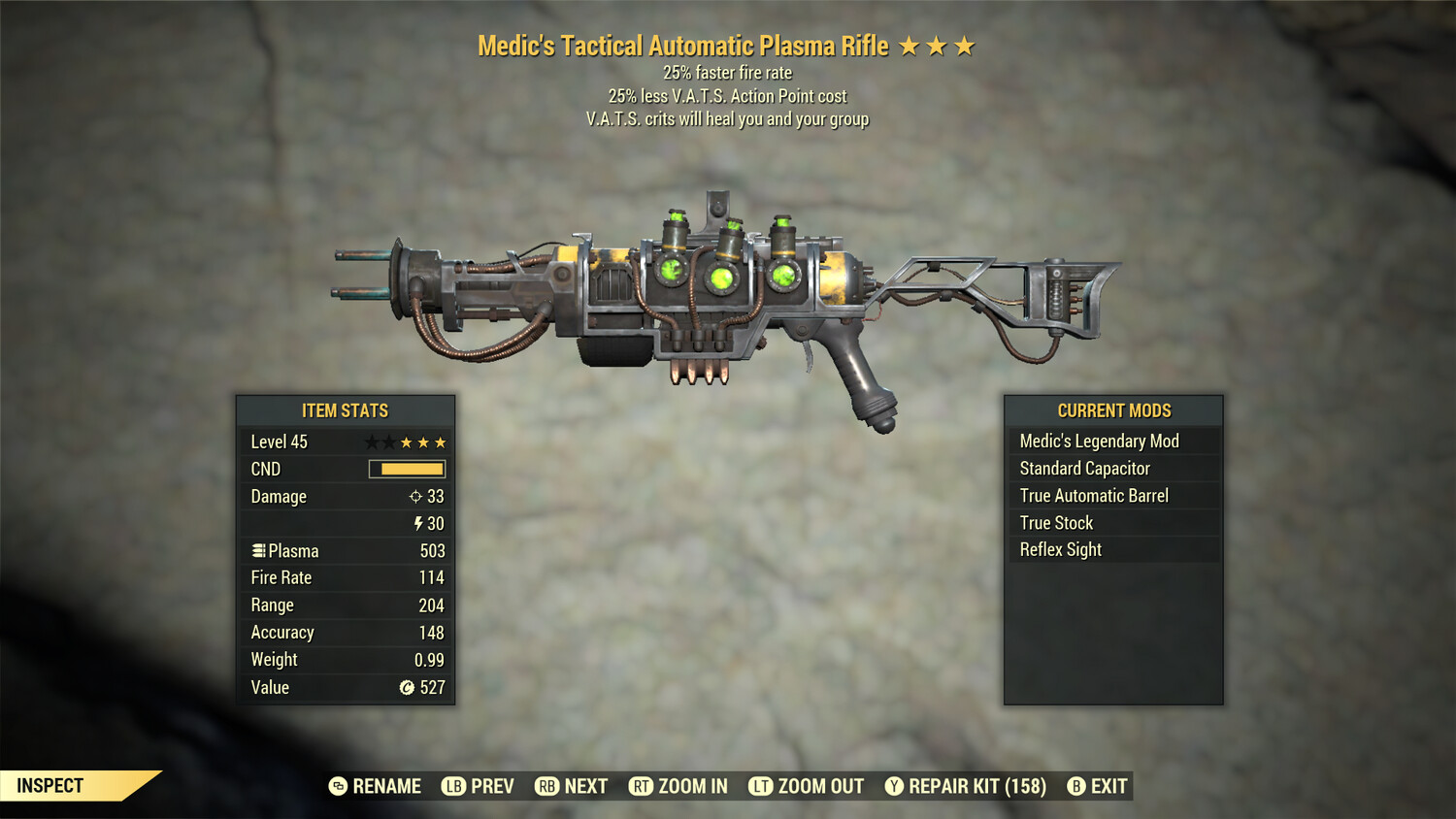
Task: Toggle the Reflex Sight mod
Action: (1059, 549)
